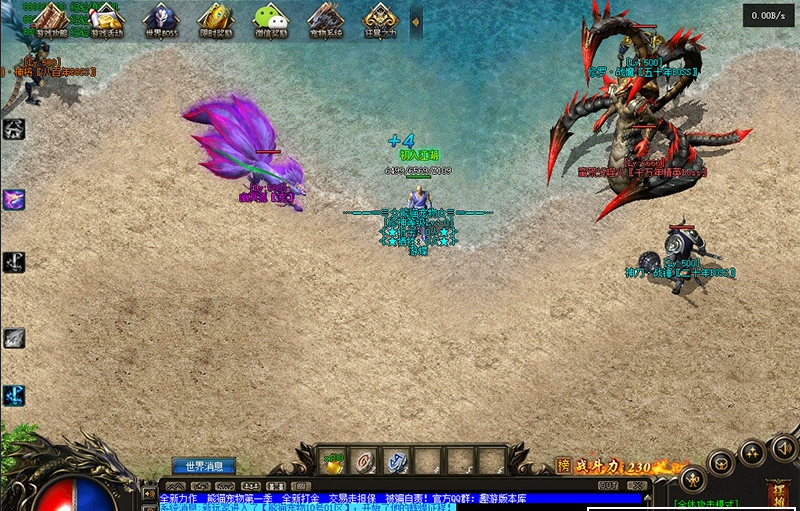Use the blue shield hotbar item
Viewport: 800px width, 511px height.
(x=396, y=459)
